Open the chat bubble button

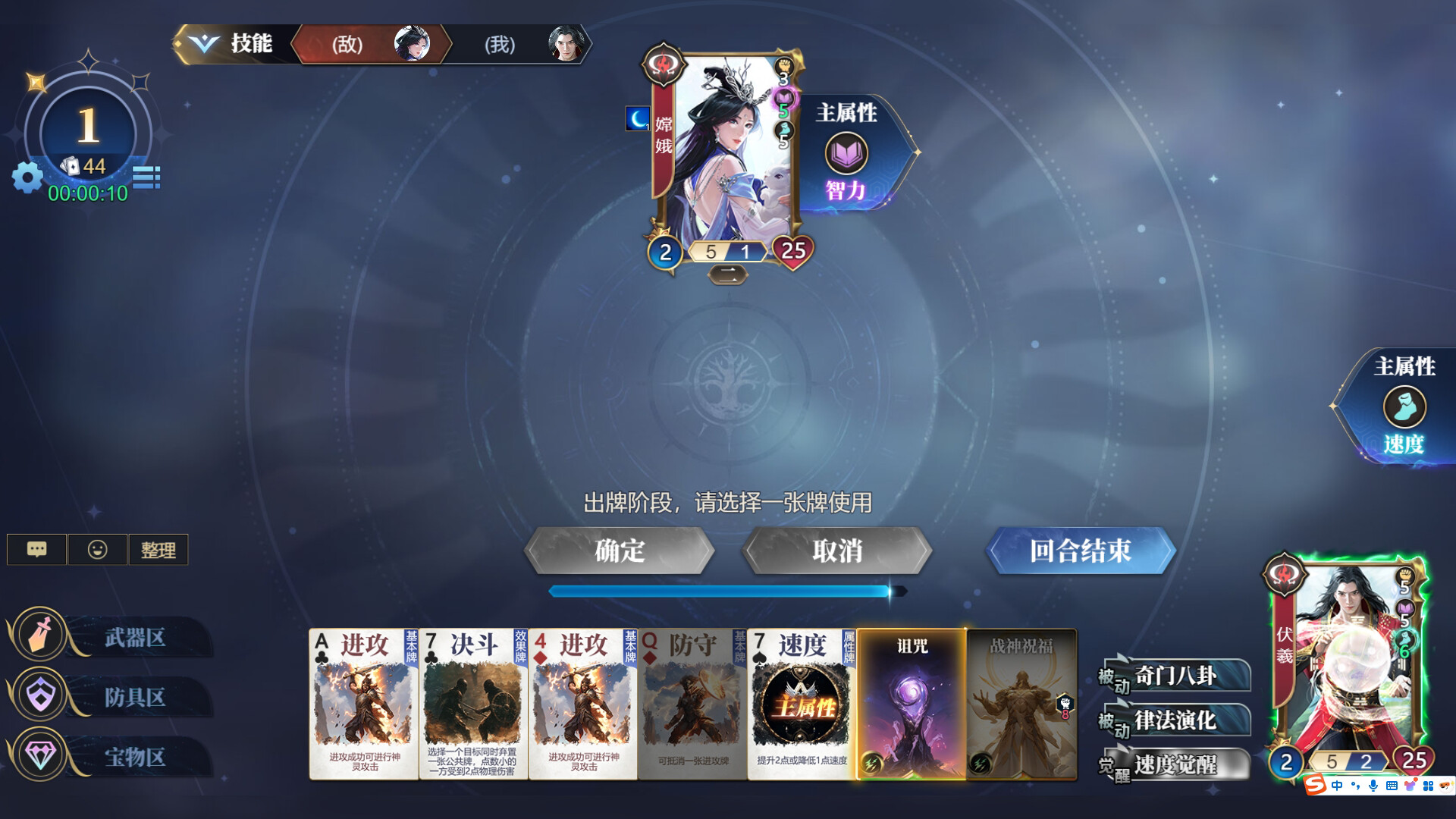coord(36,550)
